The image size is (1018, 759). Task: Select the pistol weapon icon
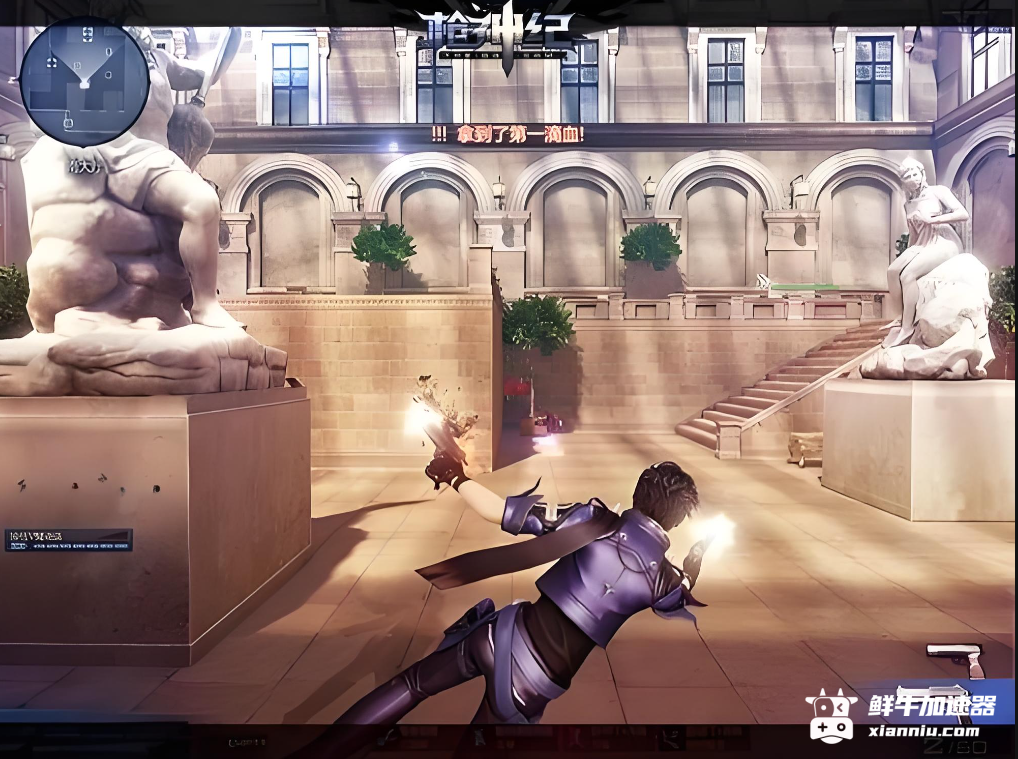pyautogui.click(x=953, y=655)
